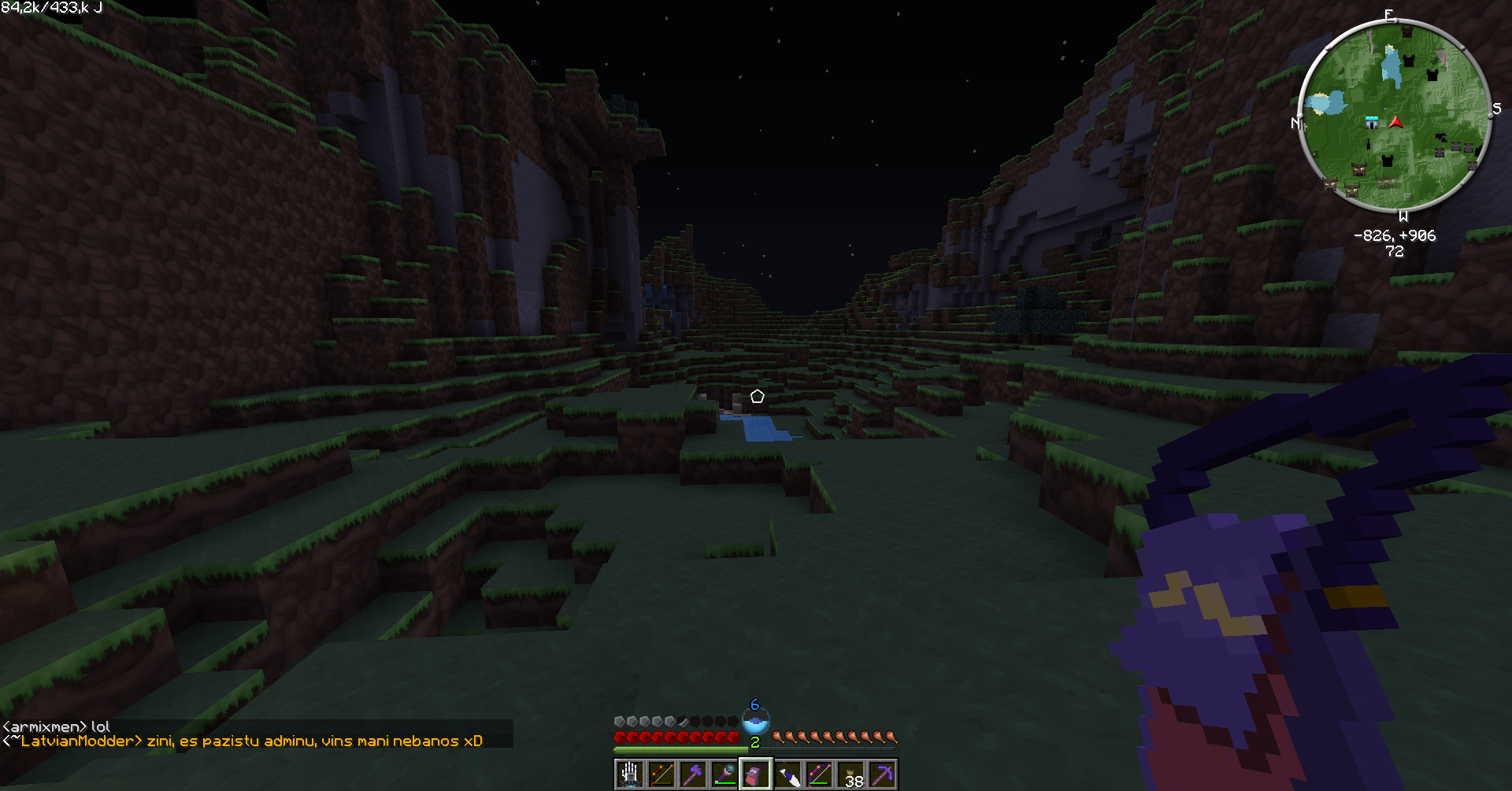Select the purple bow hotbar slot
This screenshot has width=1512, height=791.
819,775
